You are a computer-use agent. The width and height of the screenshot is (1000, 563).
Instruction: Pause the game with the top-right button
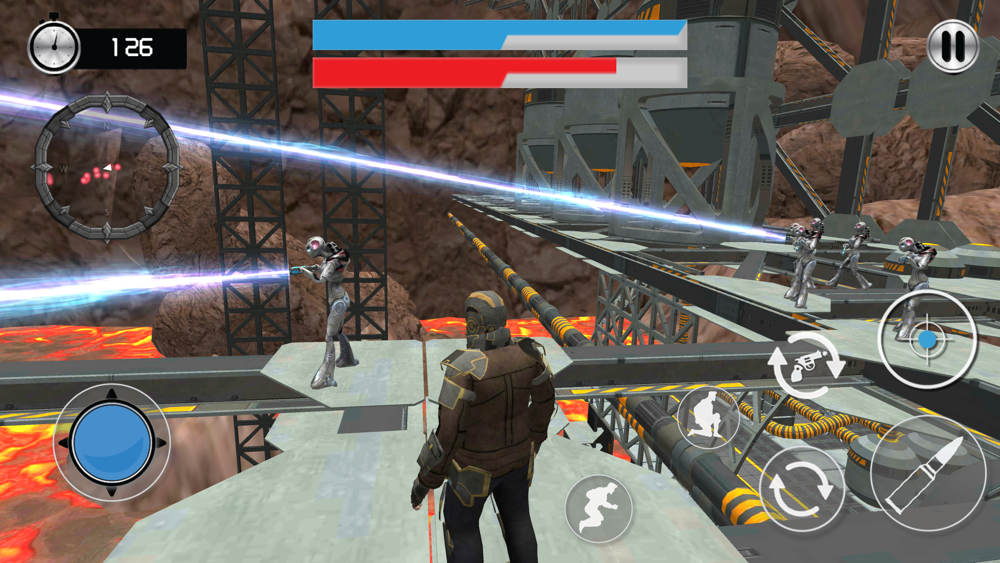click(x=953, y=47)
